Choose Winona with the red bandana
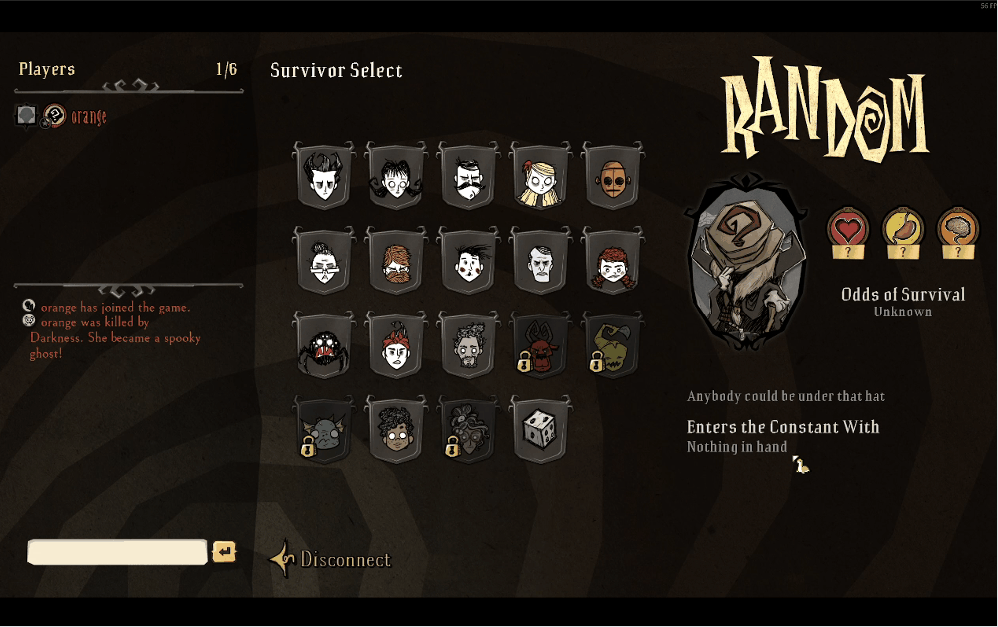Viewport: 998px width, 627px height. pyautogui.click(x=396, y=347)
